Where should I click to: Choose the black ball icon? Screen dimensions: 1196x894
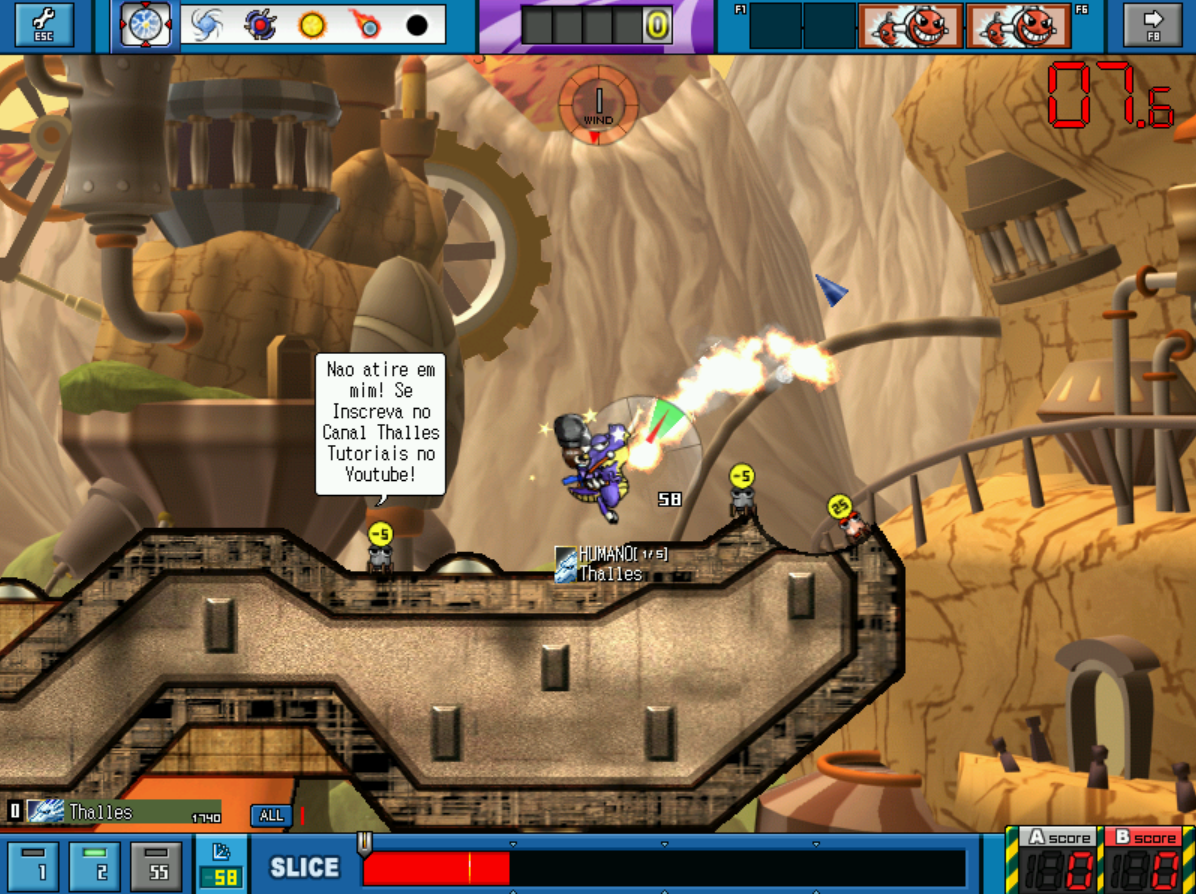(x=418, y=25)
